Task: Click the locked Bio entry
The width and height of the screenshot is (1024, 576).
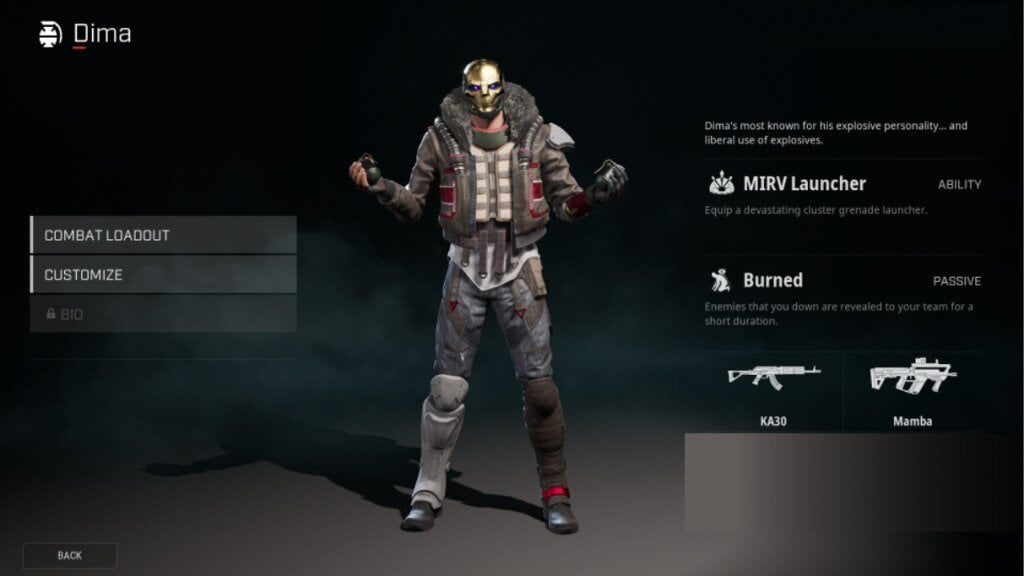Action: click(x=163, y=314)
